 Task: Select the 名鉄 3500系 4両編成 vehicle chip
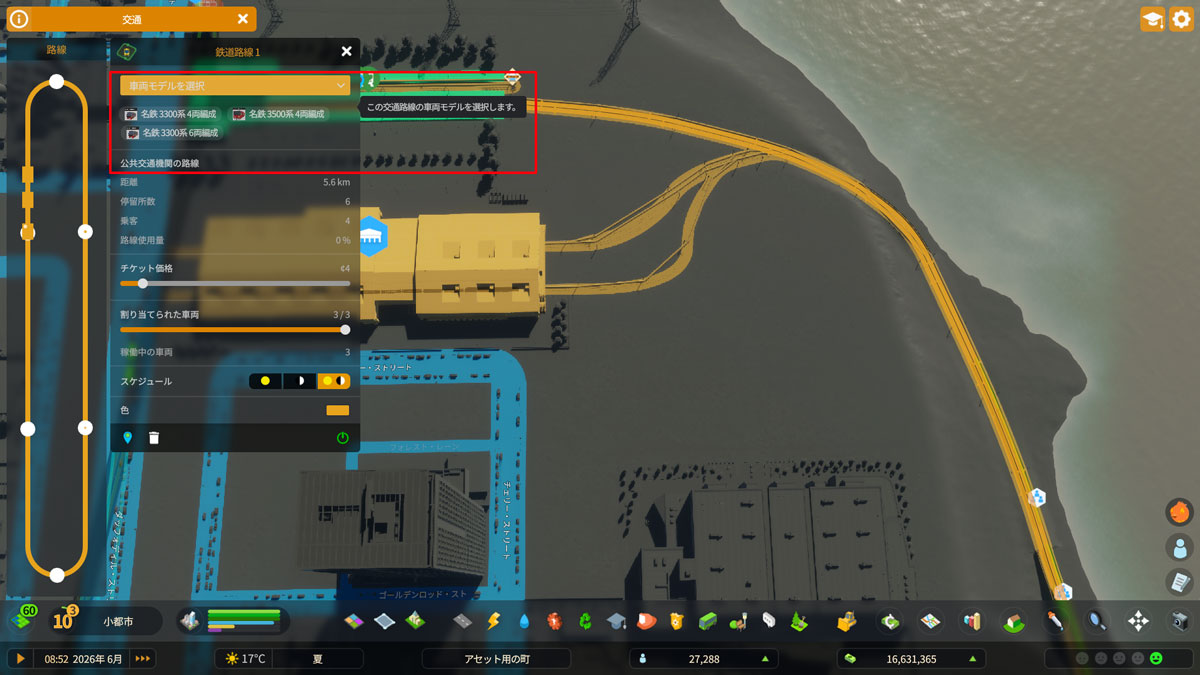pos(279,115)
